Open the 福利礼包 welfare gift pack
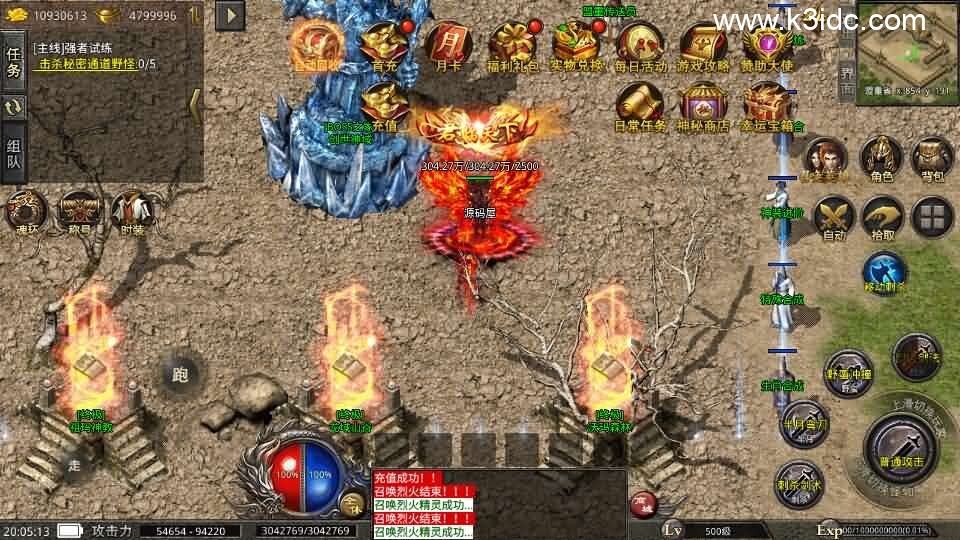960x540 pixels. click(x=511, y=43)
